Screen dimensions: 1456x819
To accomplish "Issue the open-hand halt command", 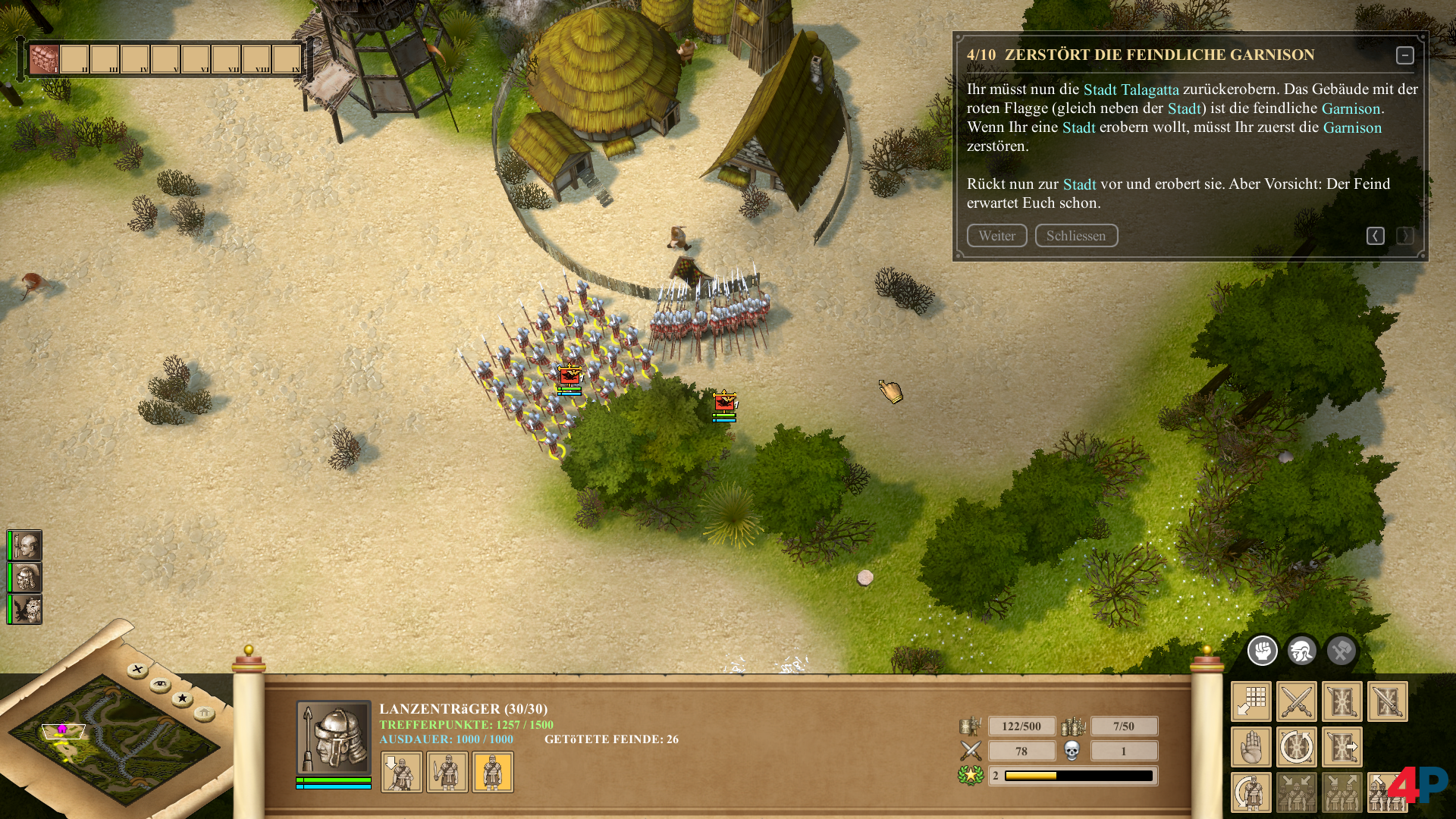I will [1251, 747].
